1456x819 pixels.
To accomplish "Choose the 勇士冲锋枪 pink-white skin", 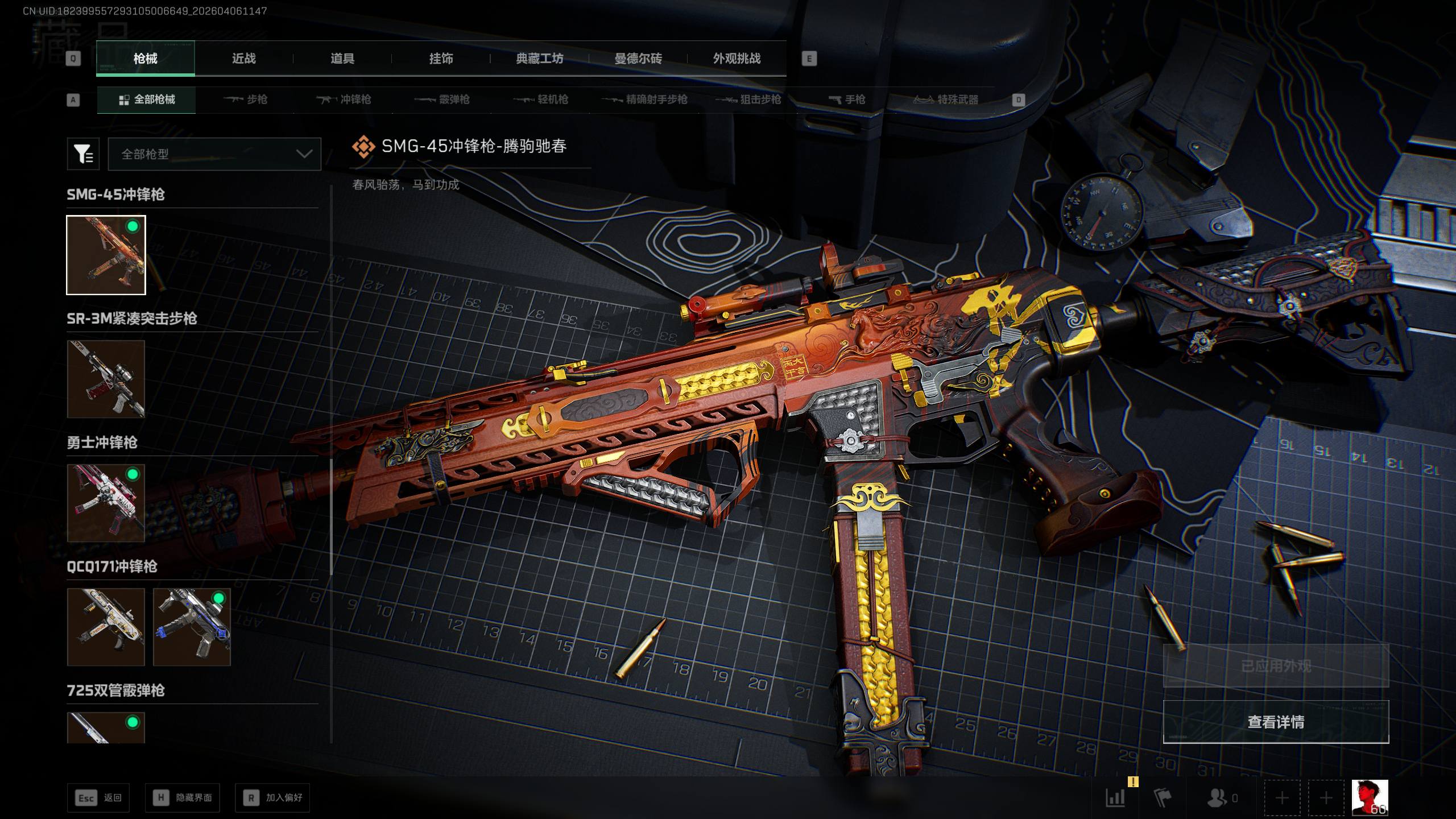I will point(106,503).
